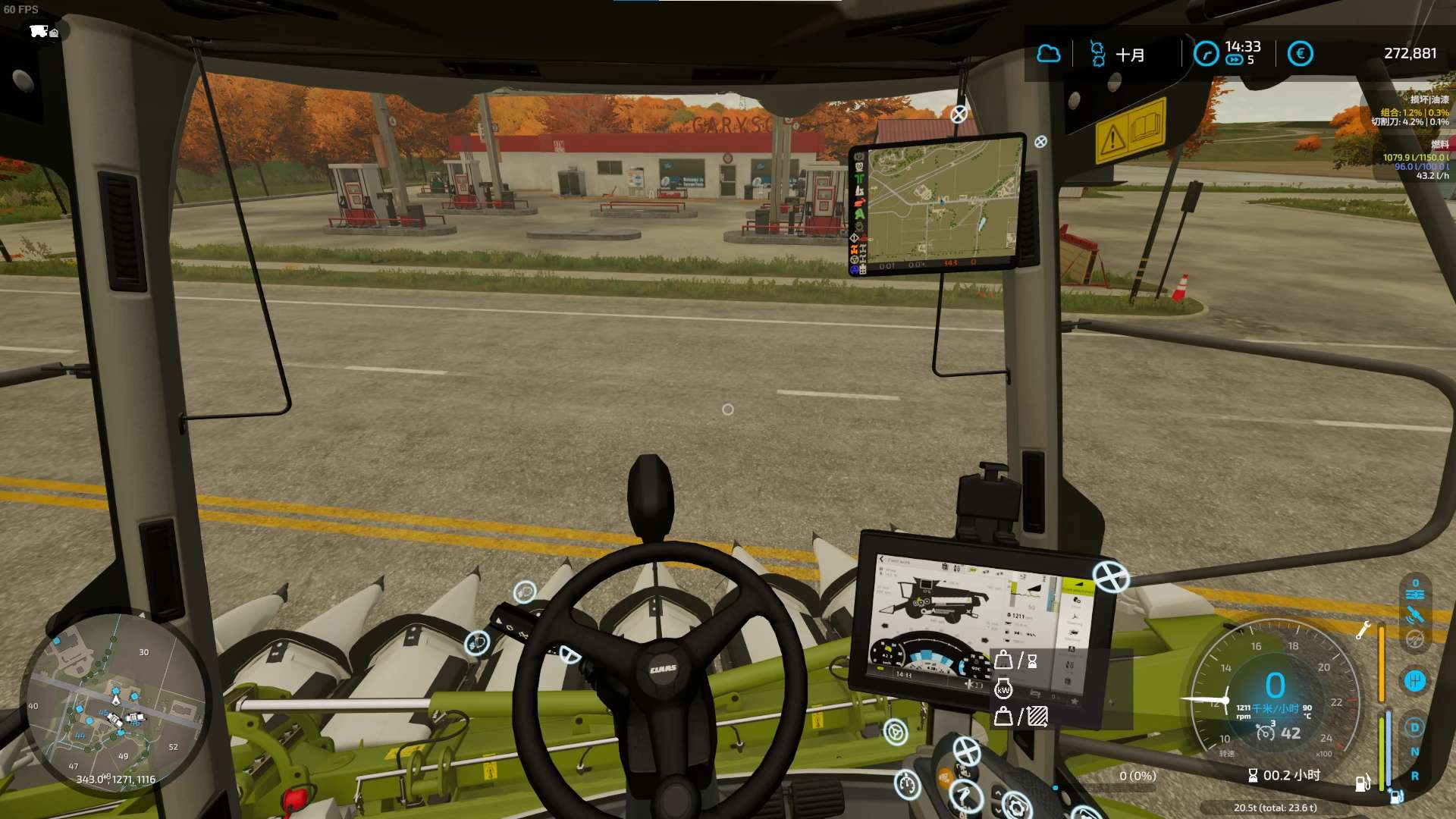The image size is (1456, 819).
Task: Shift to neutral N
Action: 1414,752
